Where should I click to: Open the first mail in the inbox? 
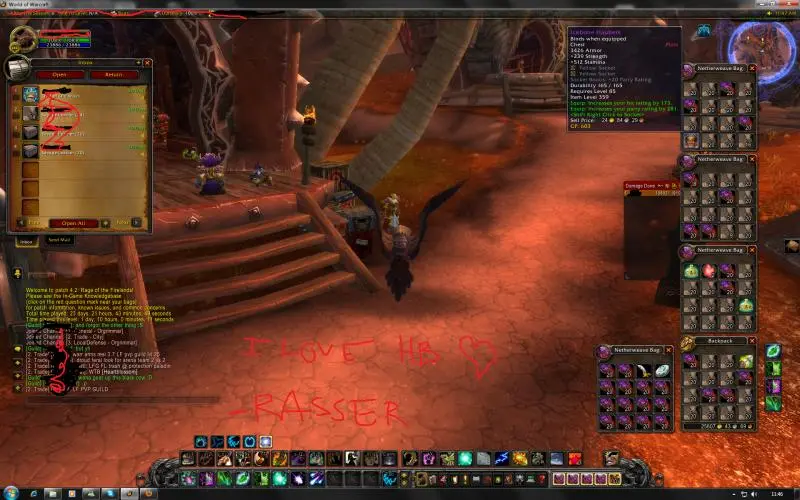pyautogui.click(x=29, y=95)
